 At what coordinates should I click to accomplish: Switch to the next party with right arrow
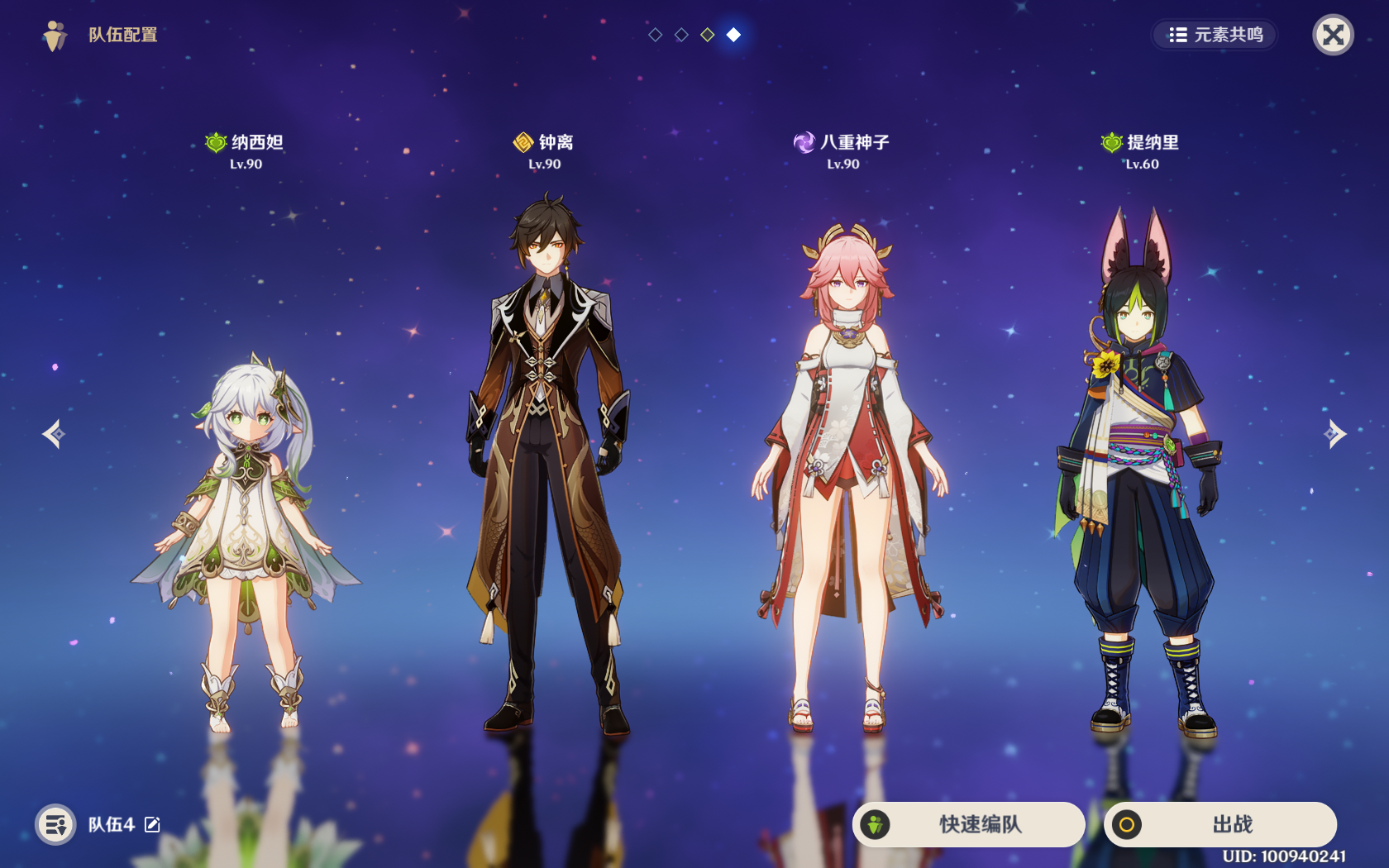tap(1334, 434)
